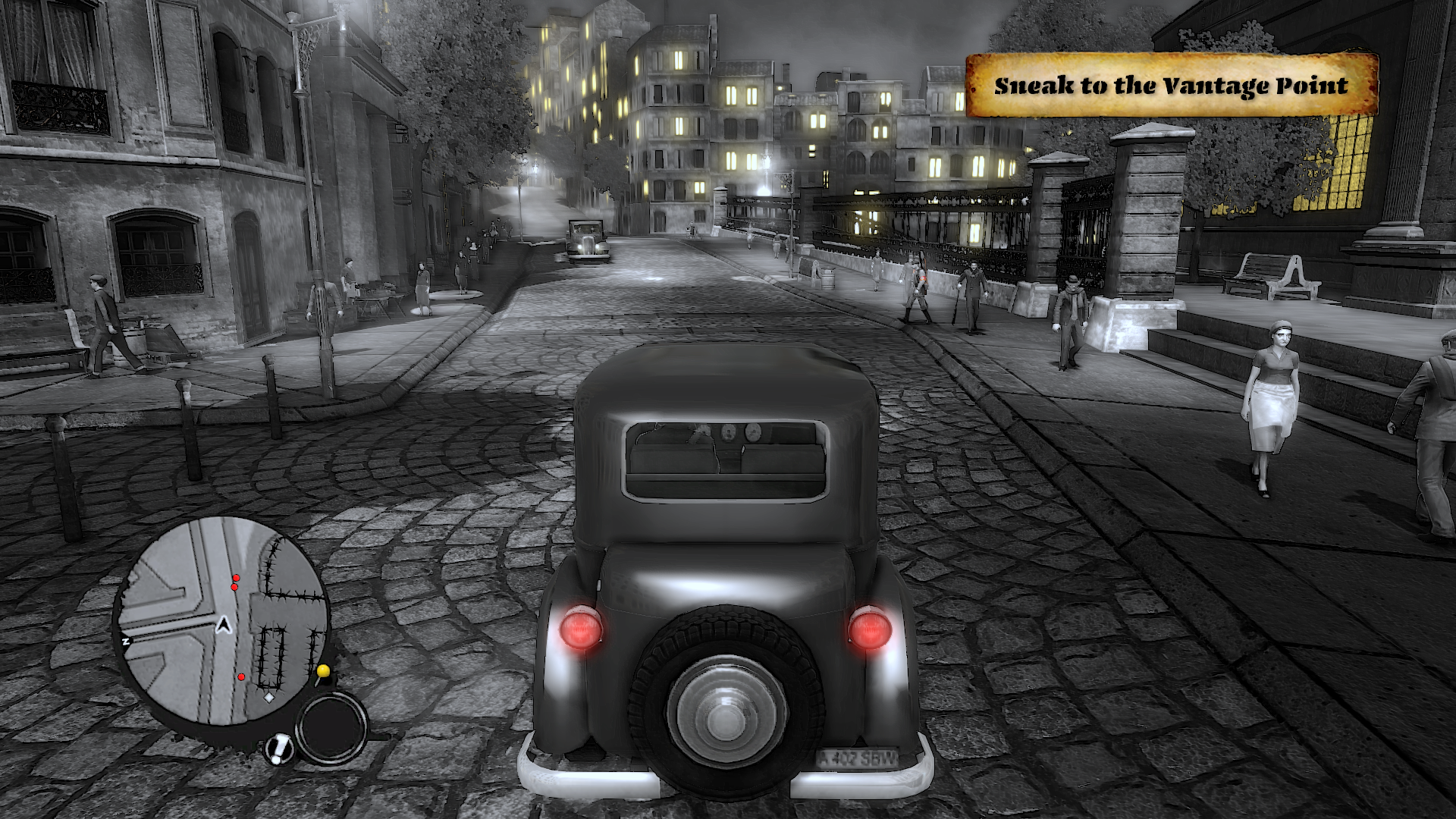Click the empty circular weapon indicator
This screenshot has width=1456, height=819.
331,728
